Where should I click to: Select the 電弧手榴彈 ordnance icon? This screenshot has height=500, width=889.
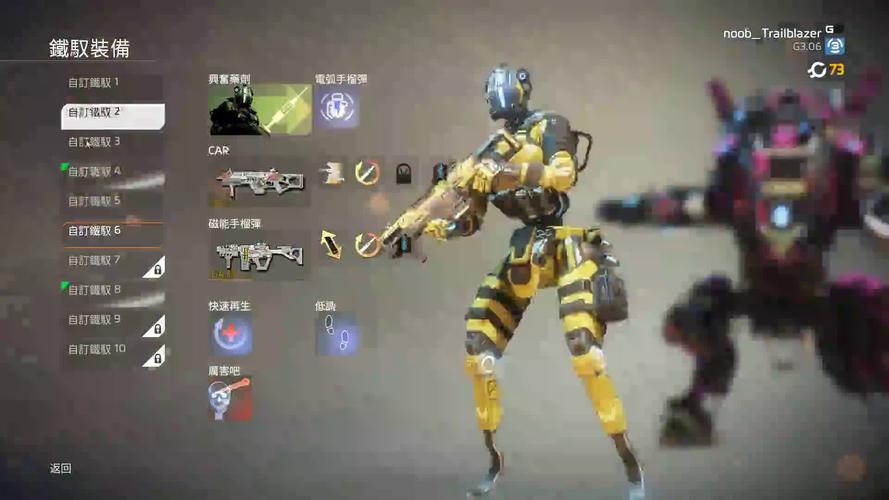click(338, 109)
